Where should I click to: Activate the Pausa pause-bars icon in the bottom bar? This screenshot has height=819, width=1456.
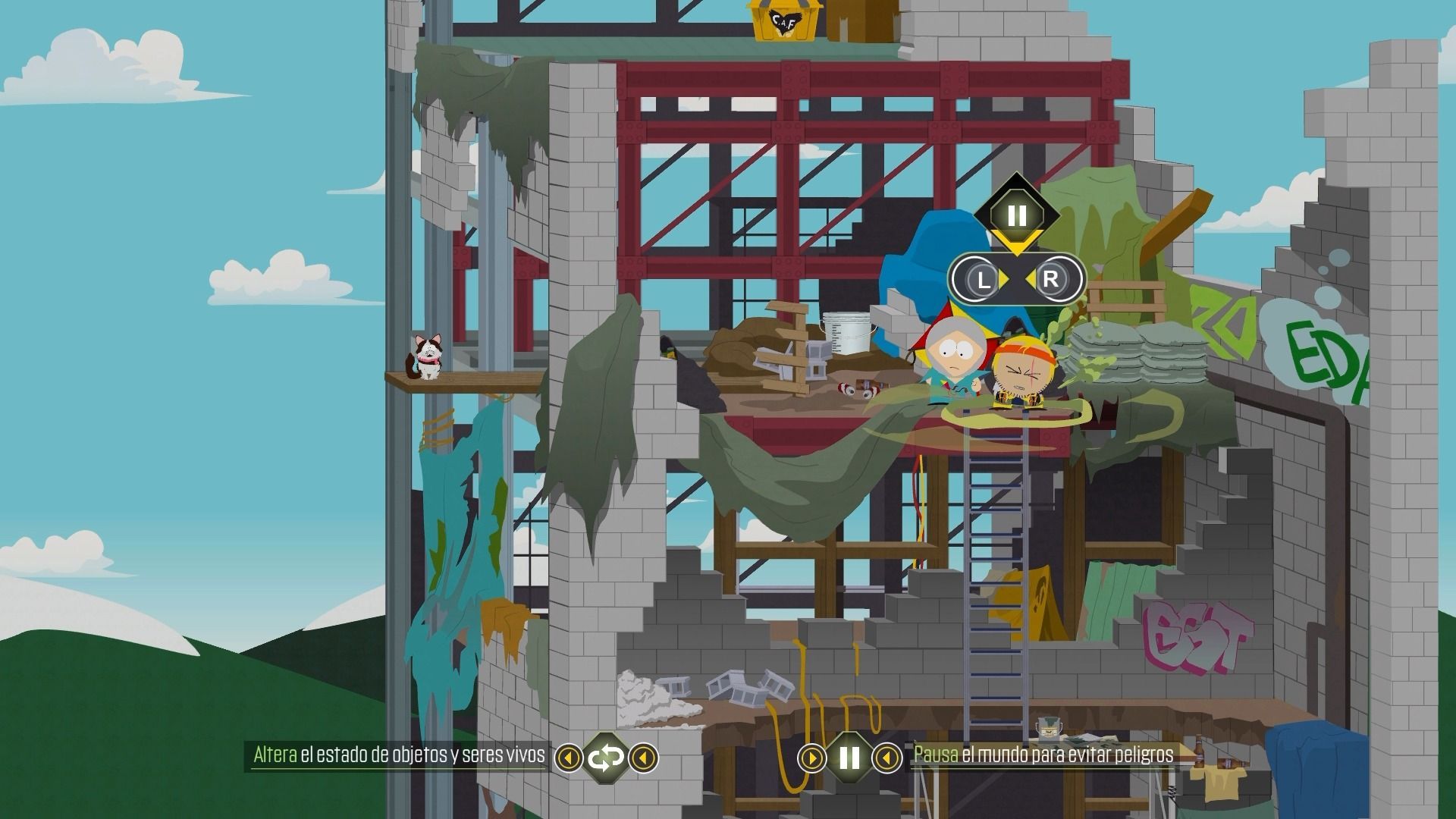pos(849,757)
